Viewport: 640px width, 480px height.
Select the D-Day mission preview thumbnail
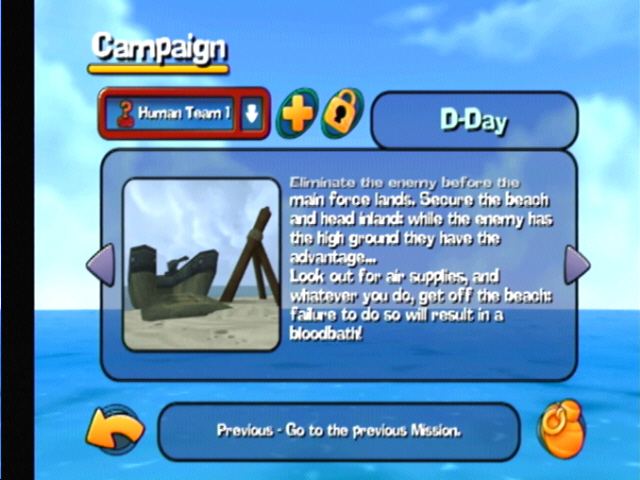(201, 265)
